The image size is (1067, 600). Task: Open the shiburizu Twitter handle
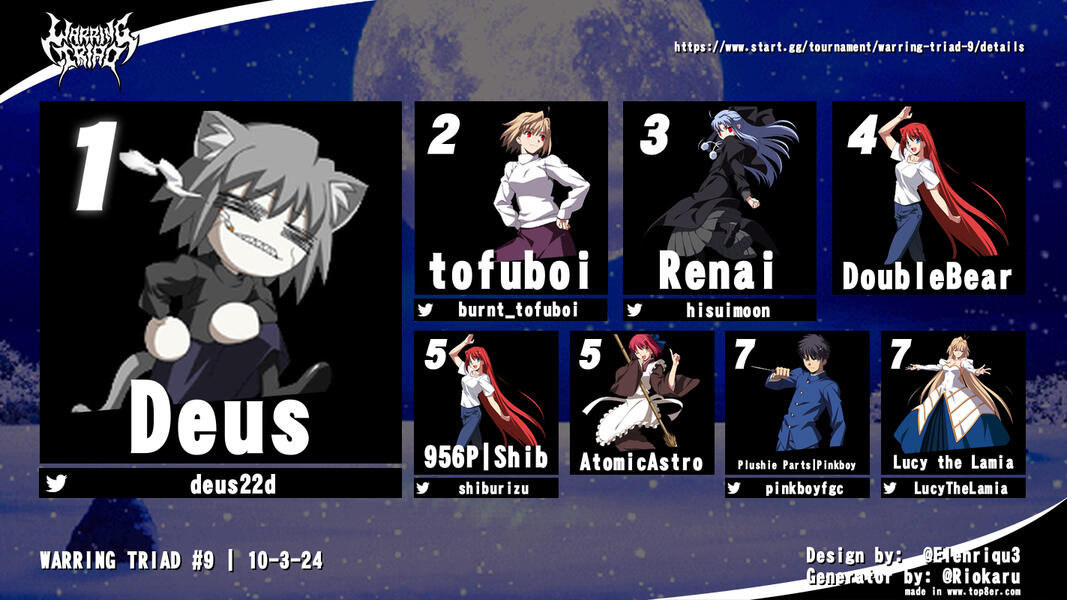point(494,488)
